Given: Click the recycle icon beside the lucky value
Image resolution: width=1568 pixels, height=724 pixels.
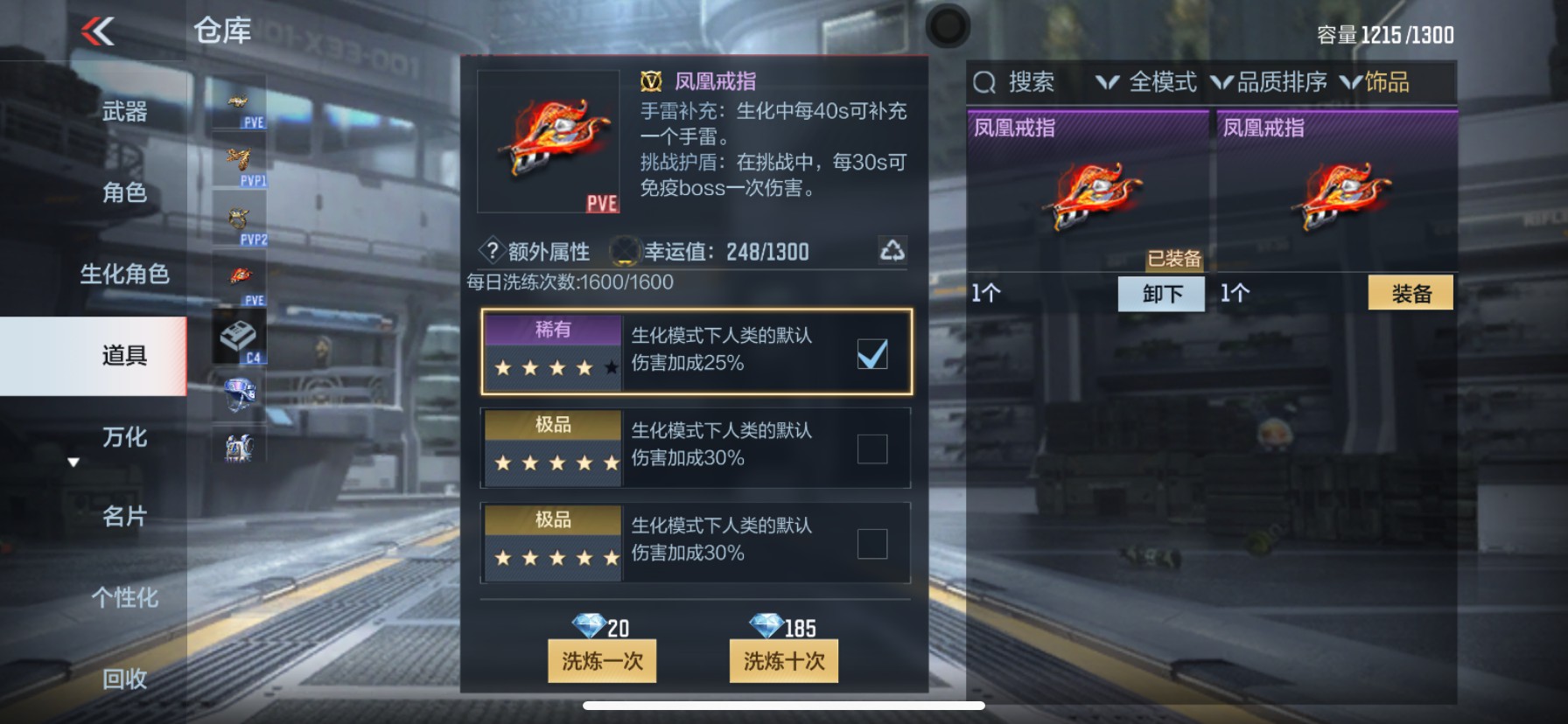Looking at the screenshot, I should pyautogui.click(x=894, y=252).
